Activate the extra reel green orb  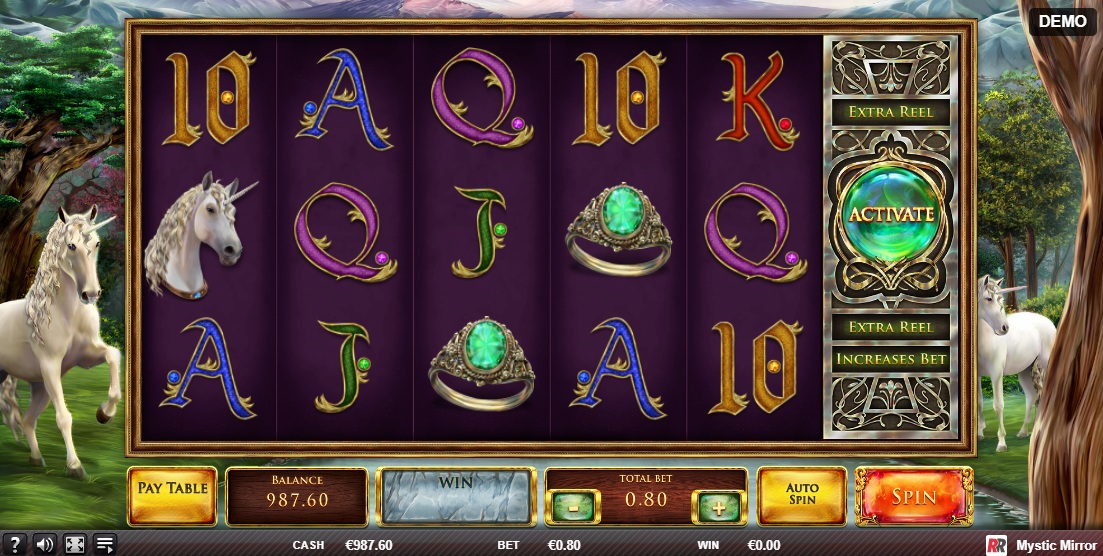(890, 214)
